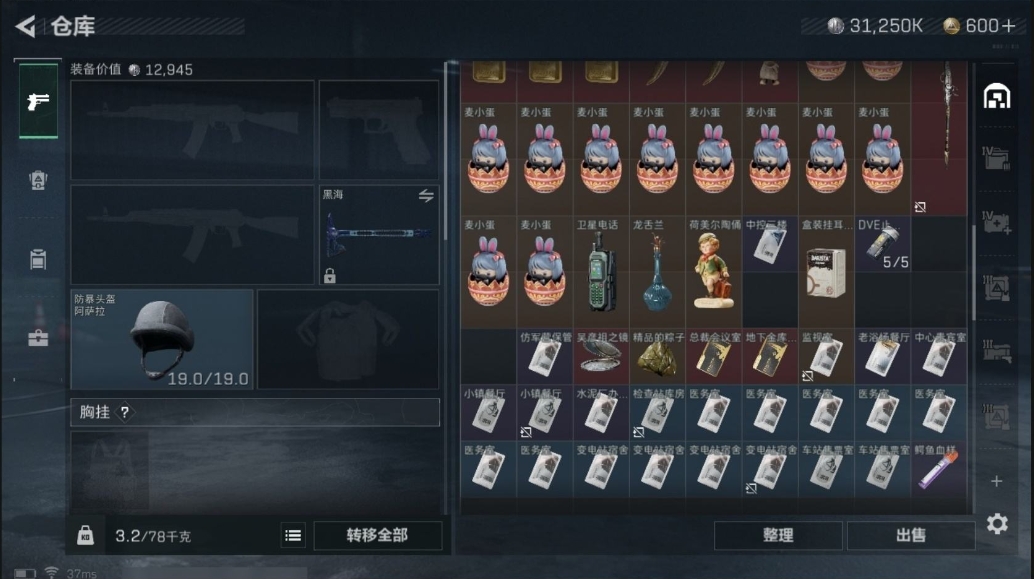Click 转移全部 transfer all button
Viewport: 1034px width, 579px height.
pyautogui.click(x=377, y=535)
